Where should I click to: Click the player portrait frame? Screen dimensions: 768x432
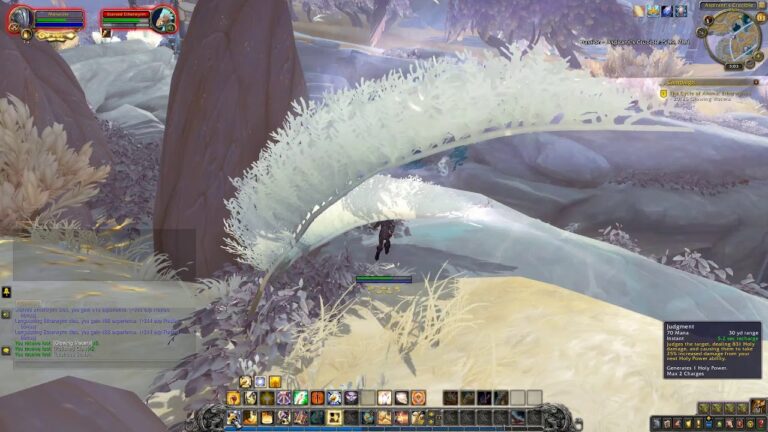point(19,18)
